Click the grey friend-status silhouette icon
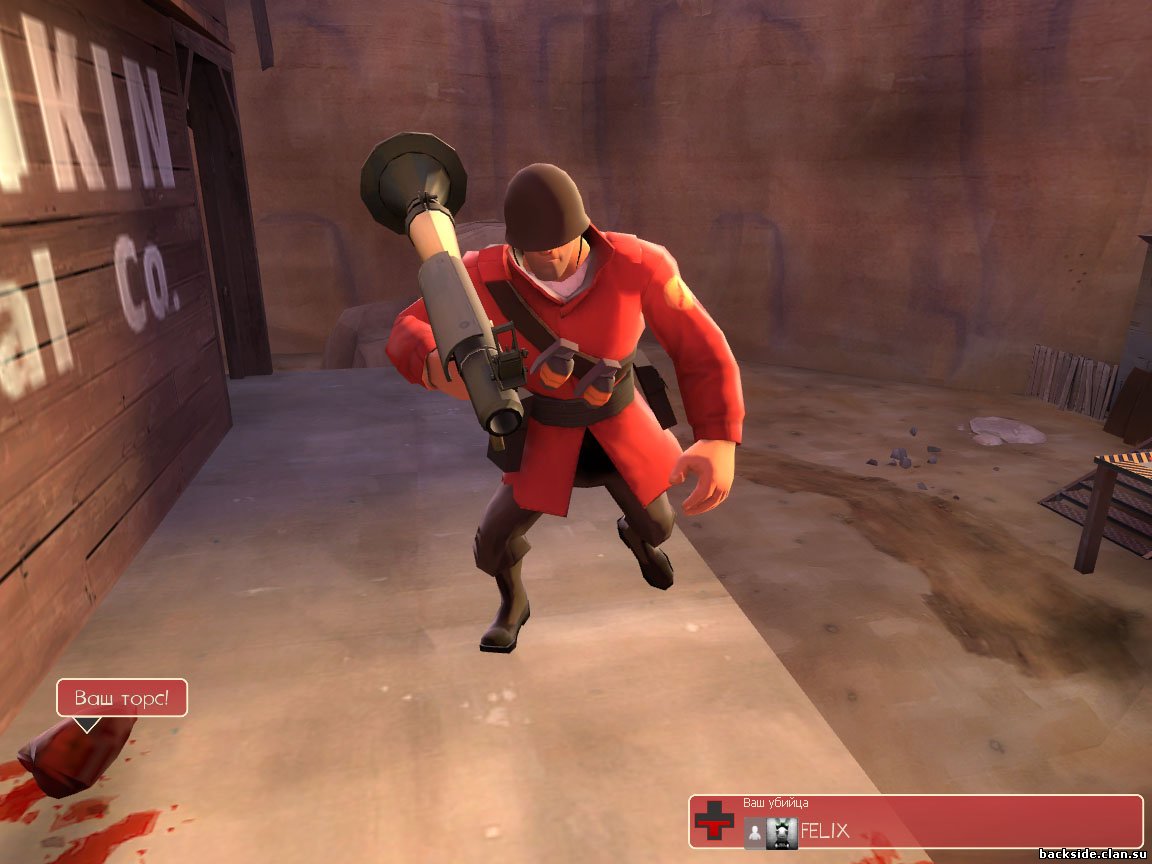 754,832
